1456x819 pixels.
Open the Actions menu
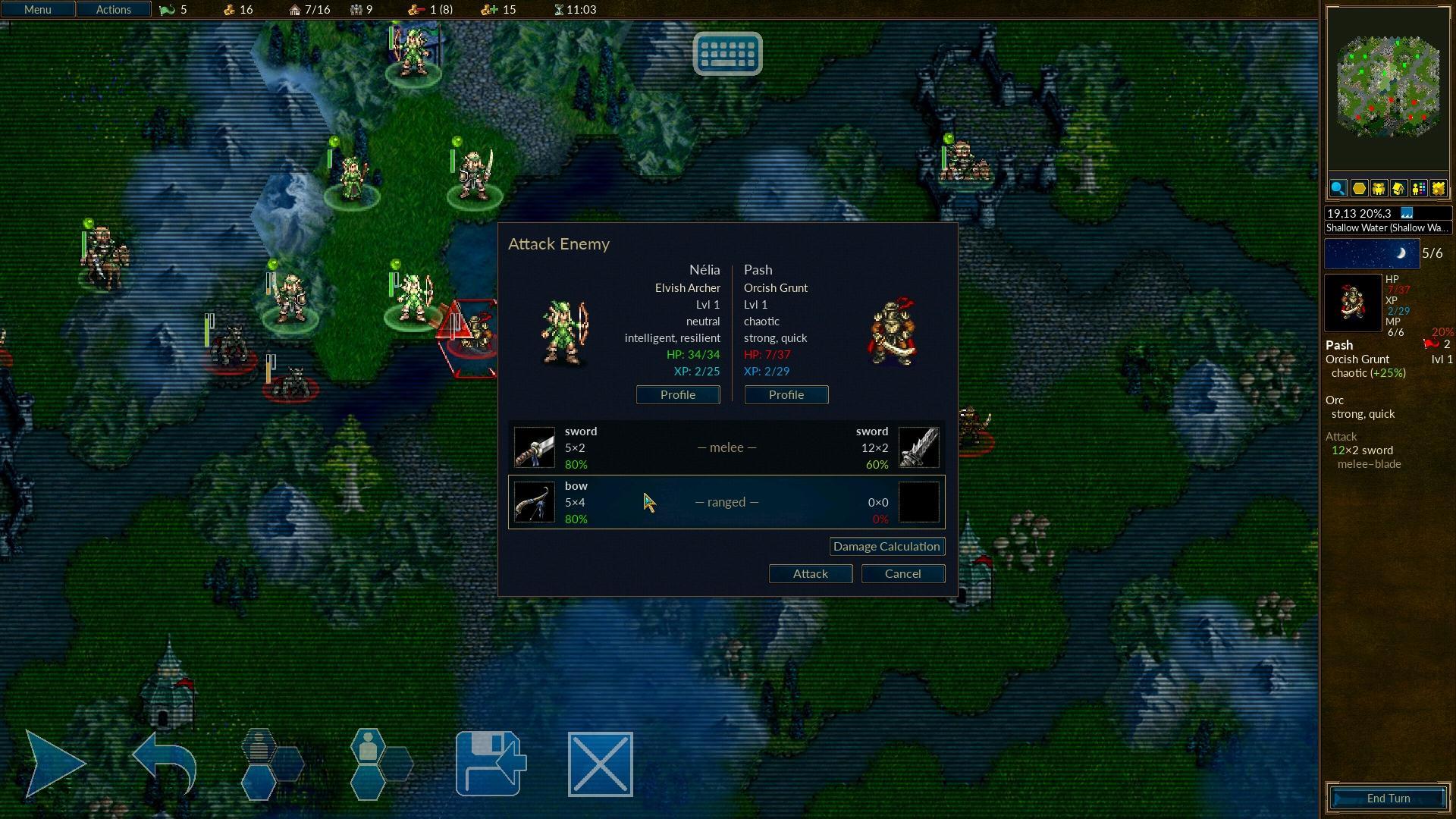113,10
